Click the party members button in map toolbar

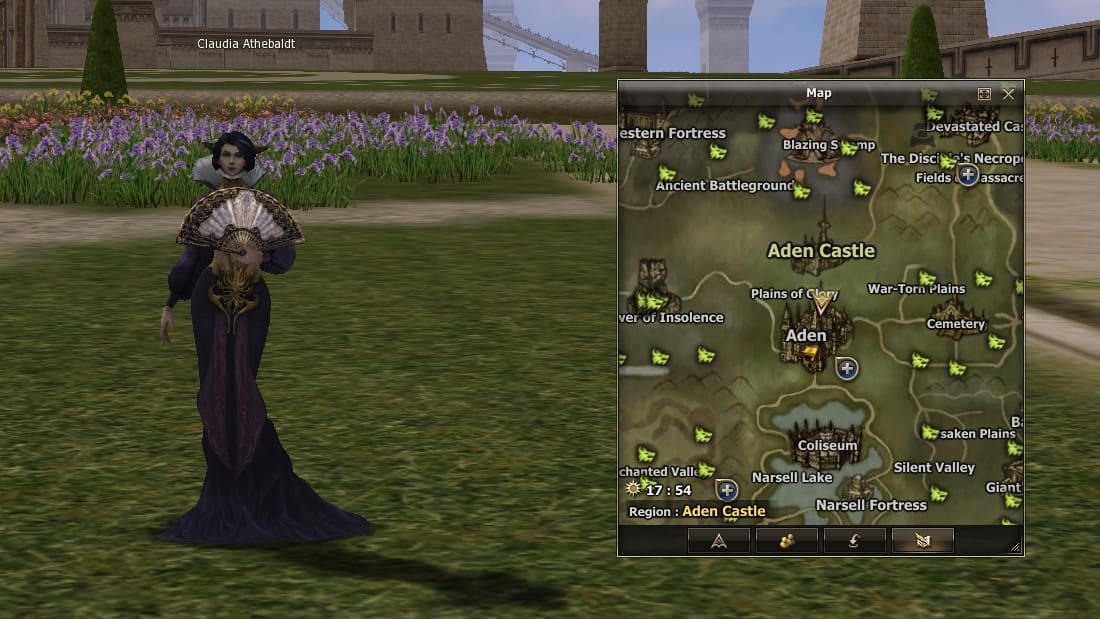click(786, 541)
